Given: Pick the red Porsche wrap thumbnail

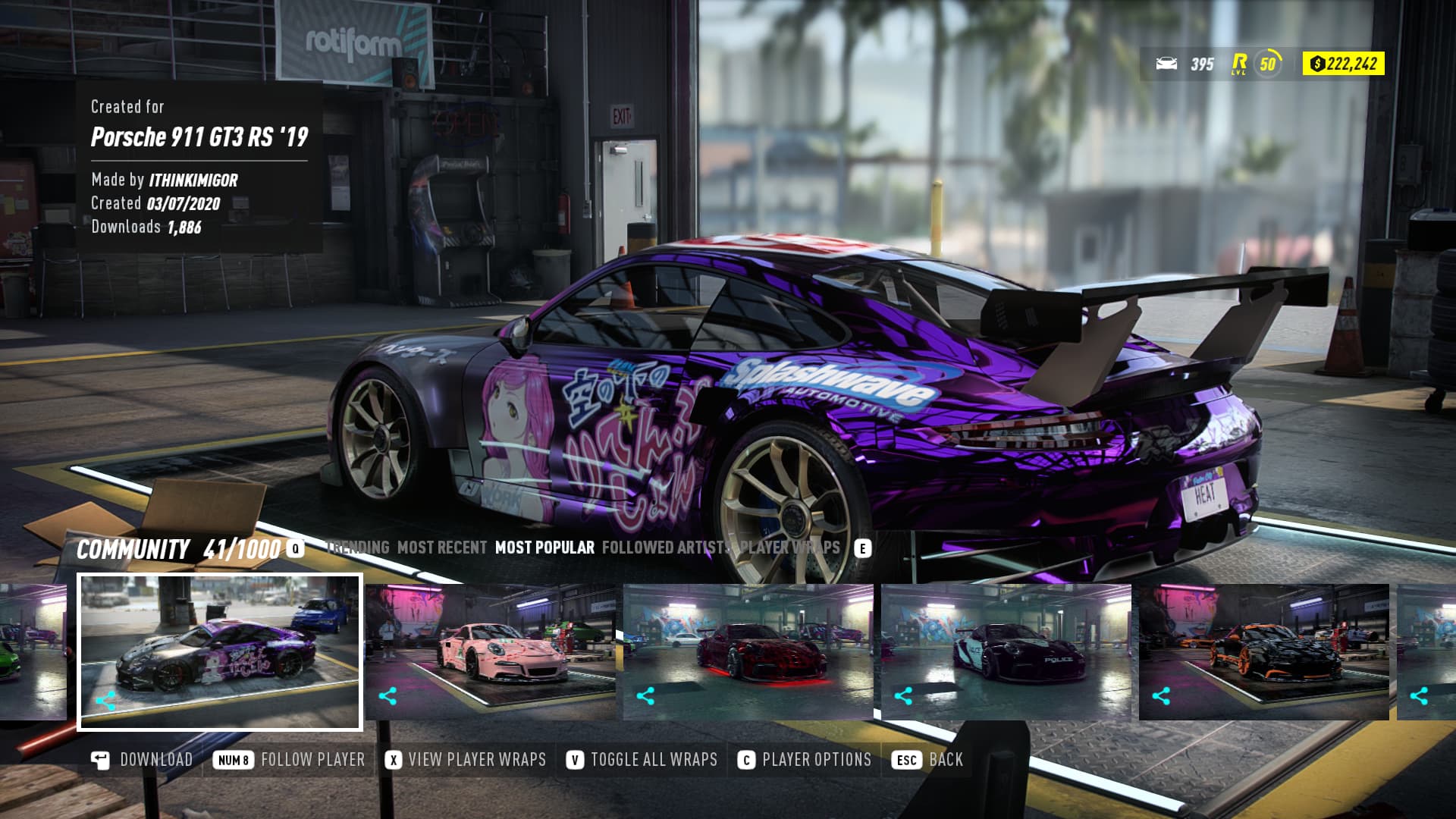Looking at the screenshot, I should click(x=748, y=652).
